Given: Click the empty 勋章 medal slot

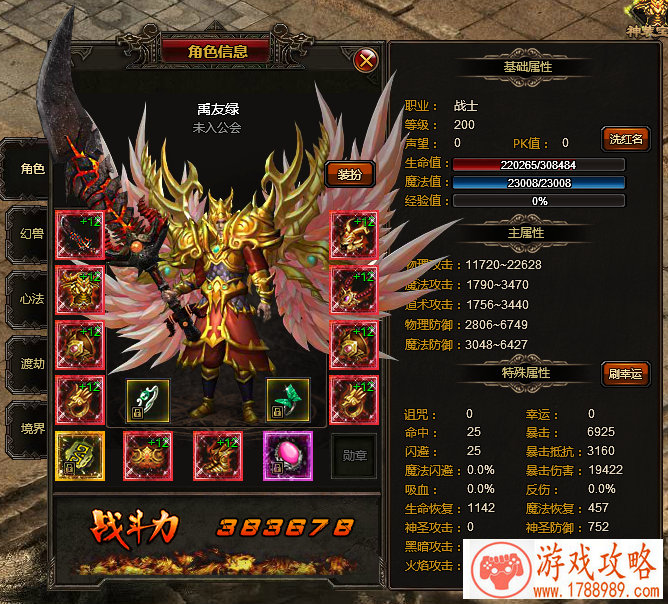Looking at the screenshot, I should click(354, 454).
